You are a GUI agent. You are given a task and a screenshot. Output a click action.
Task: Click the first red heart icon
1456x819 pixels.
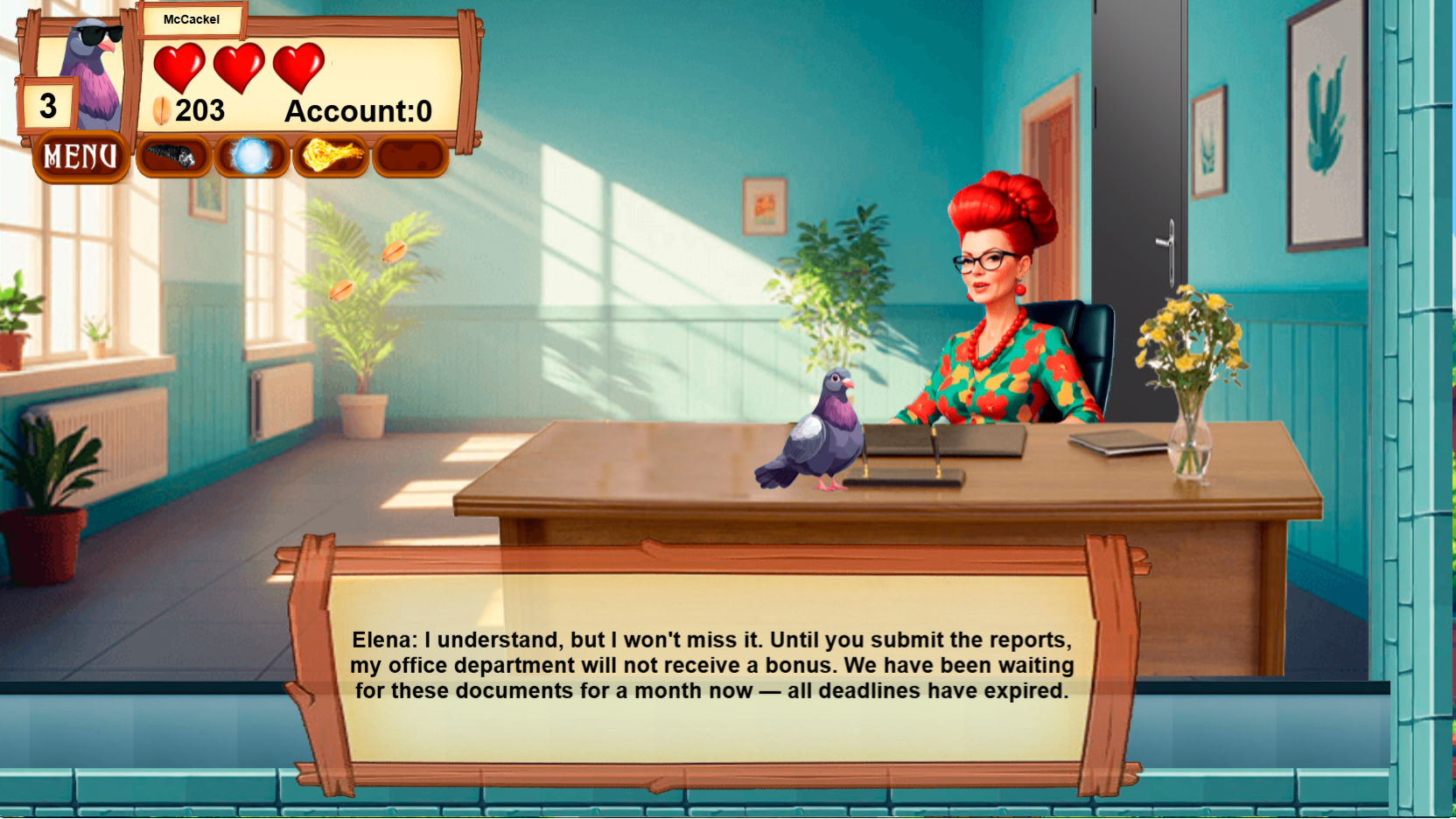tap(180, 66)
